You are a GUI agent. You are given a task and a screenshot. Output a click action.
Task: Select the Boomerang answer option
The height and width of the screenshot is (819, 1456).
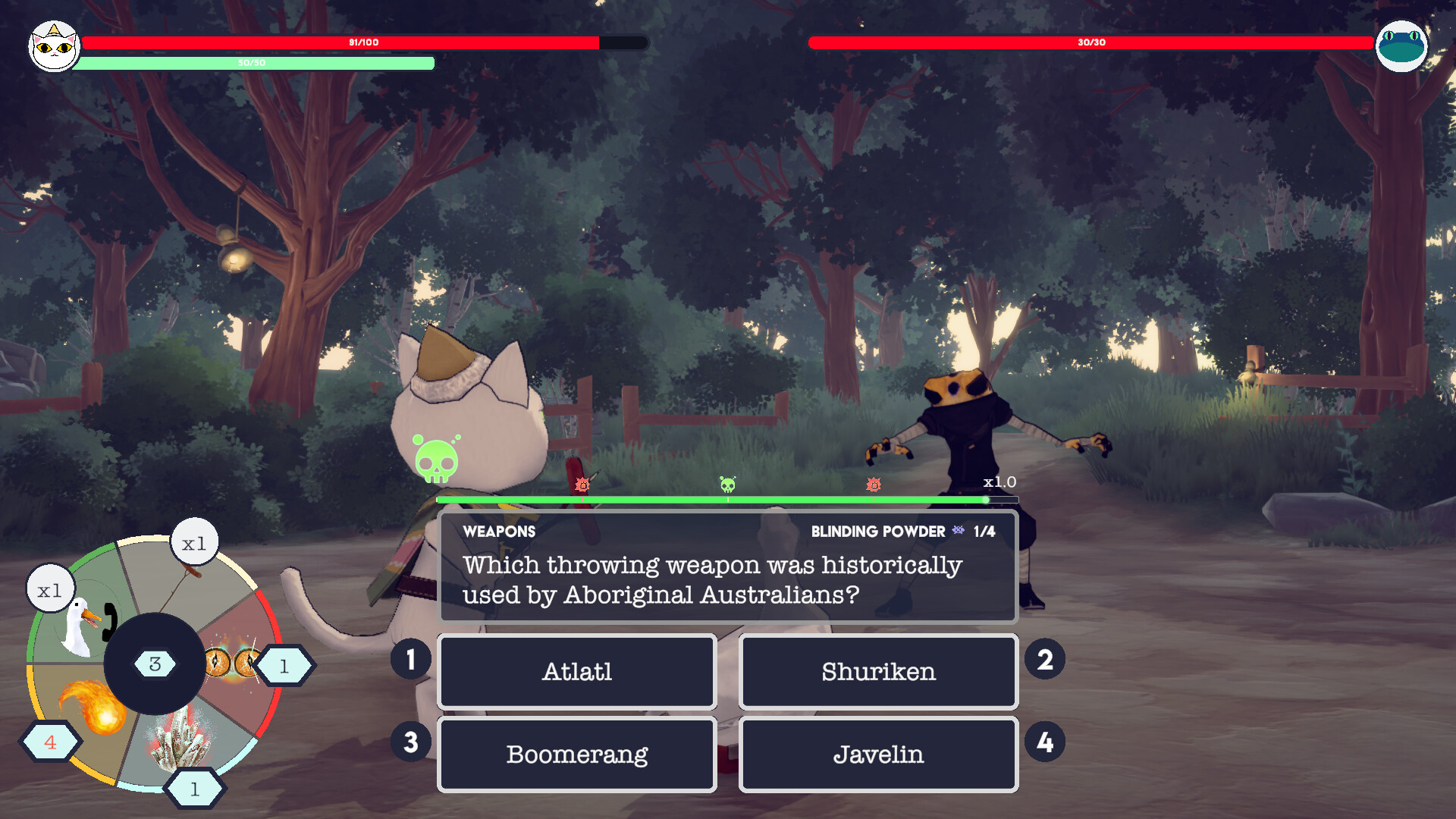tap(576, 754)
